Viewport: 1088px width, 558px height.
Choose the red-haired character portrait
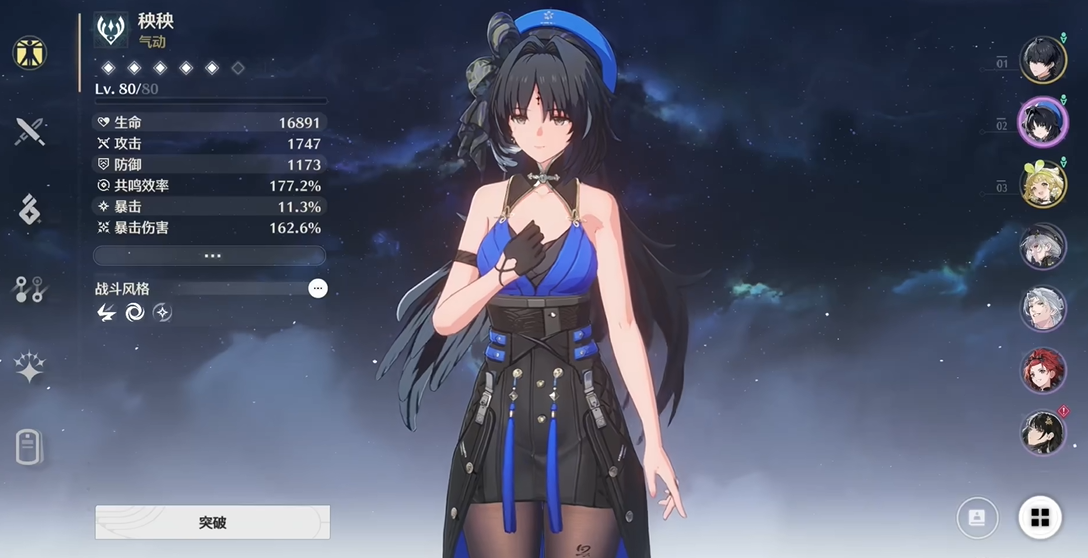point(1043,370)
